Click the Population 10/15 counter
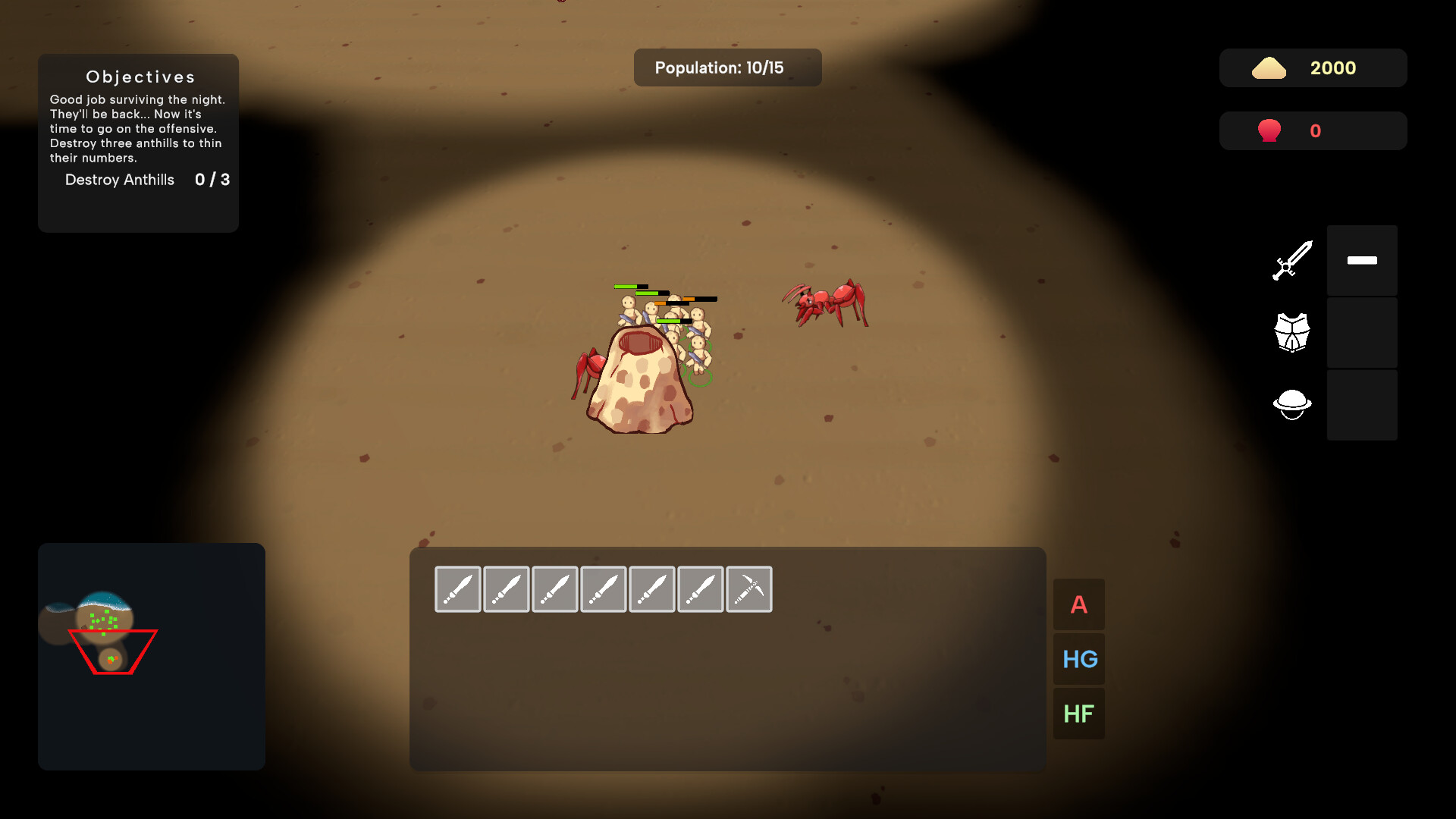Screen dimensions: 1456x819 [x=726, y=67]
